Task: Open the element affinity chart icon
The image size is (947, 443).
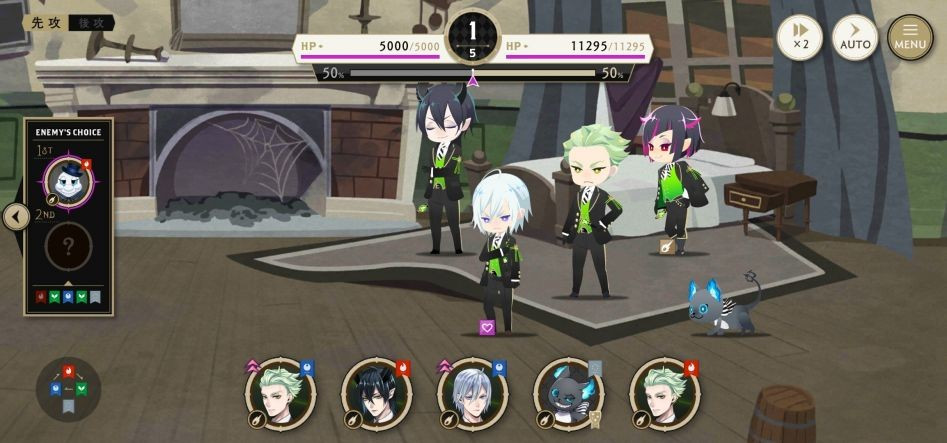Action: [x=68, y=388]
